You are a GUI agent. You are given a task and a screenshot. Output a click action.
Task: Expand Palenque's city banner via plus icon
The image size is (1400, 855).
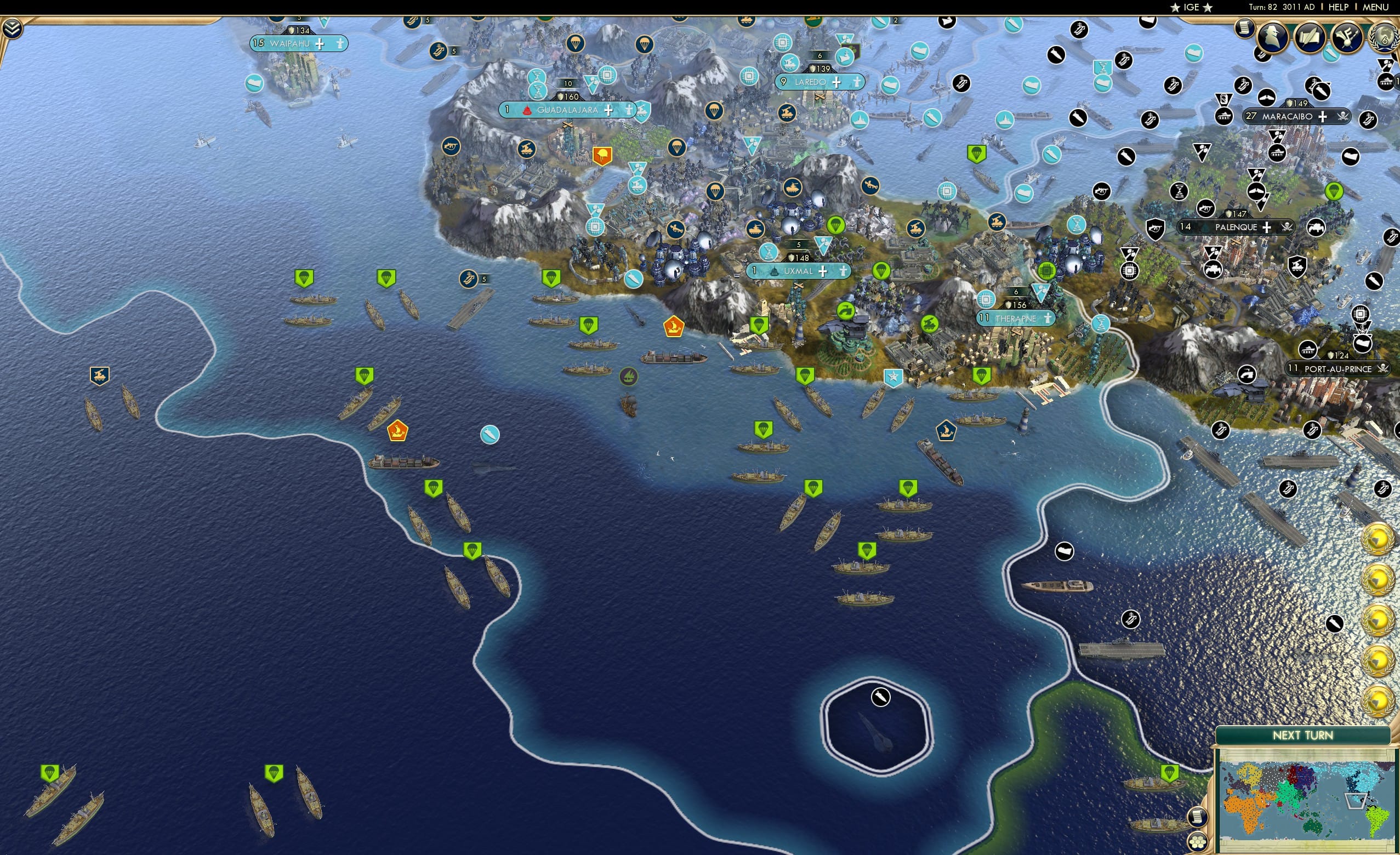[x=1267, y=228]
